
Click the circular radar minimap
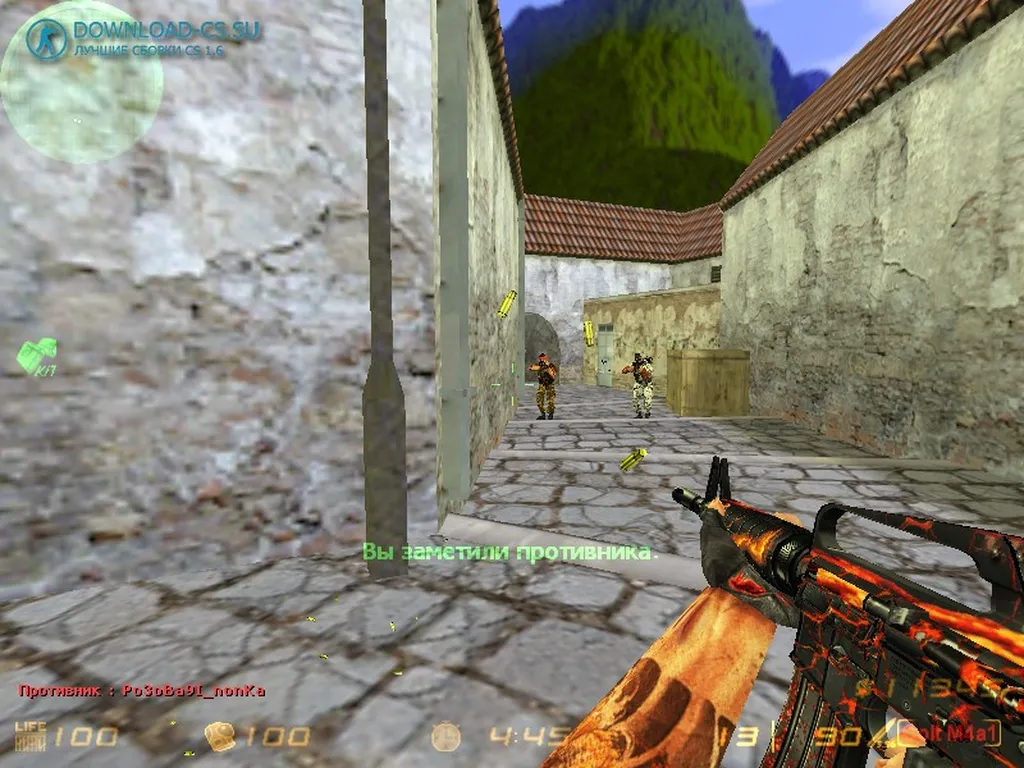coord(82,82)
